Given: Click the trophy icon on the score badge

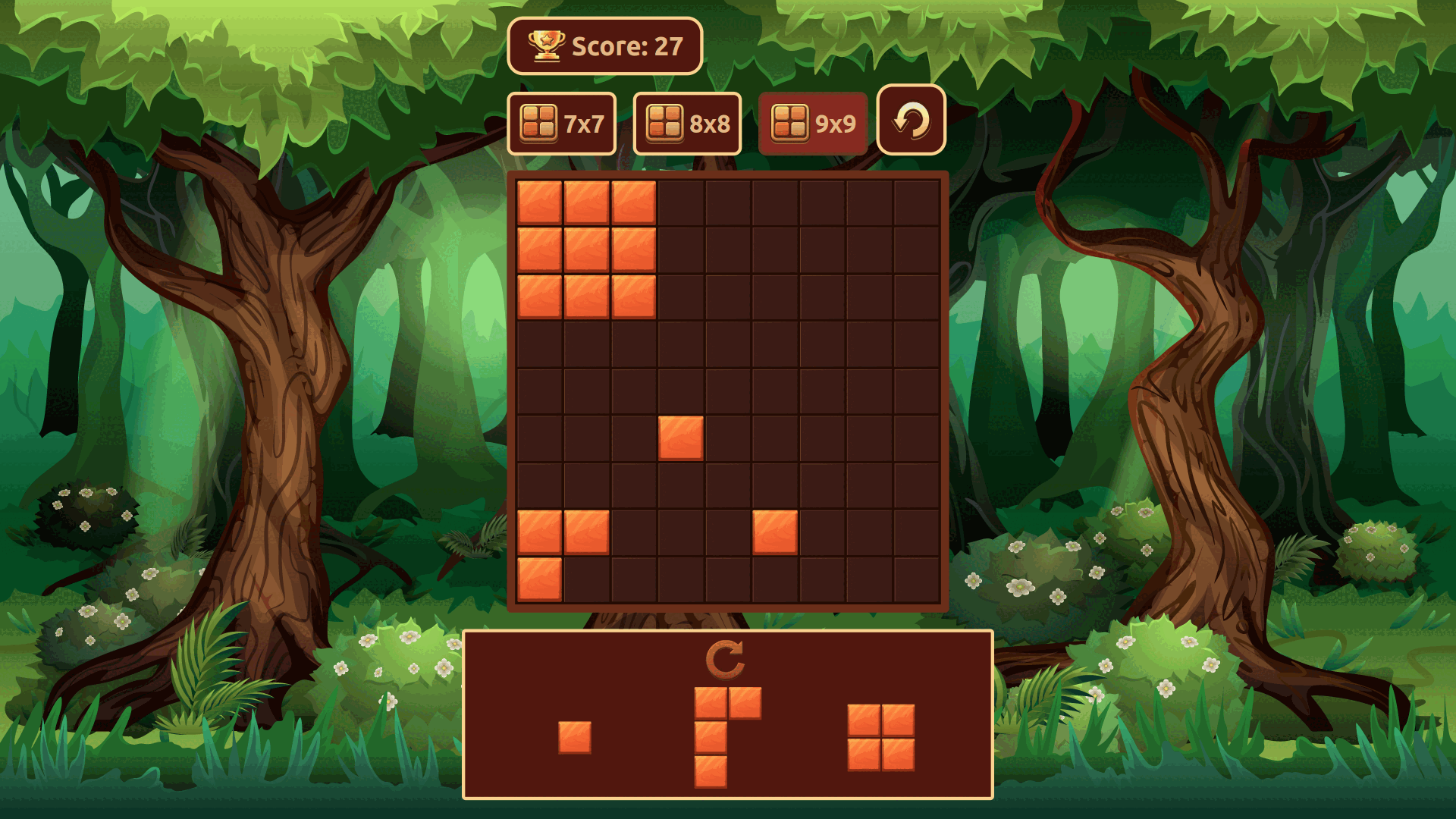Looking at the screenshot, I should tap(545, 47).
